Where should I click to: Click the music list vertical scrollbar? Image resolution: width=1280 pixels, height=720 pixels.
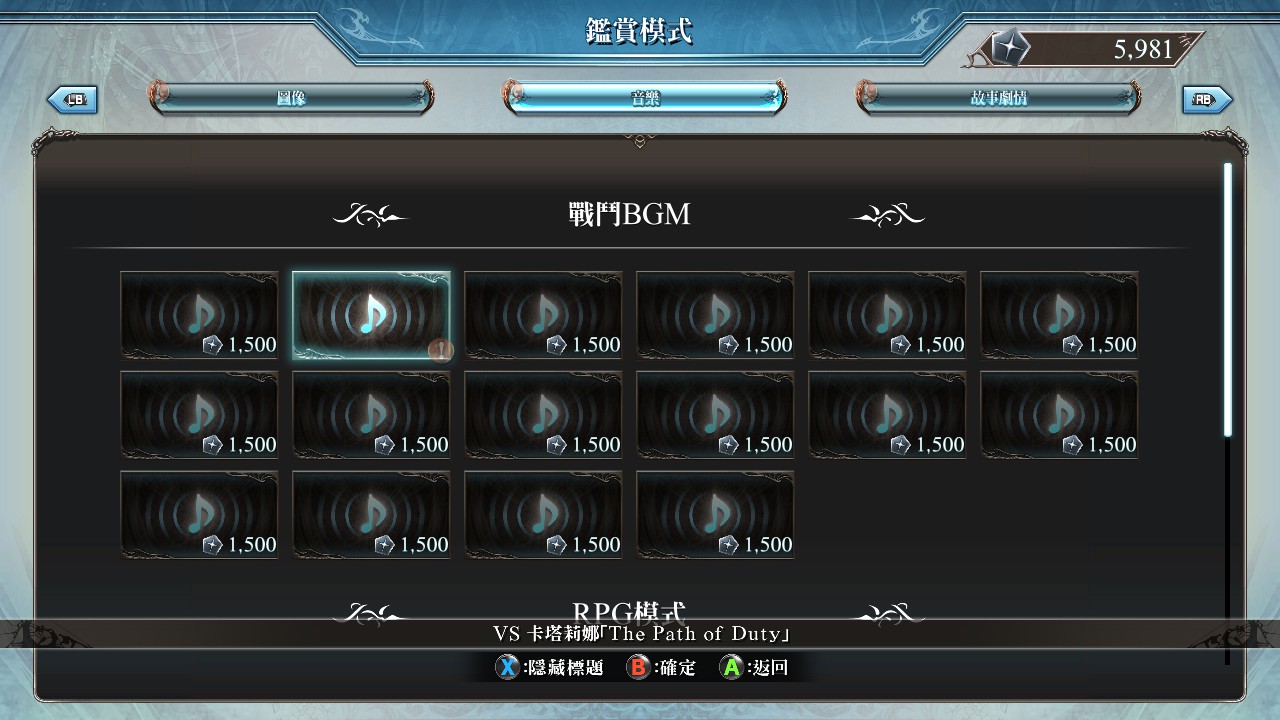[1228, 300]
